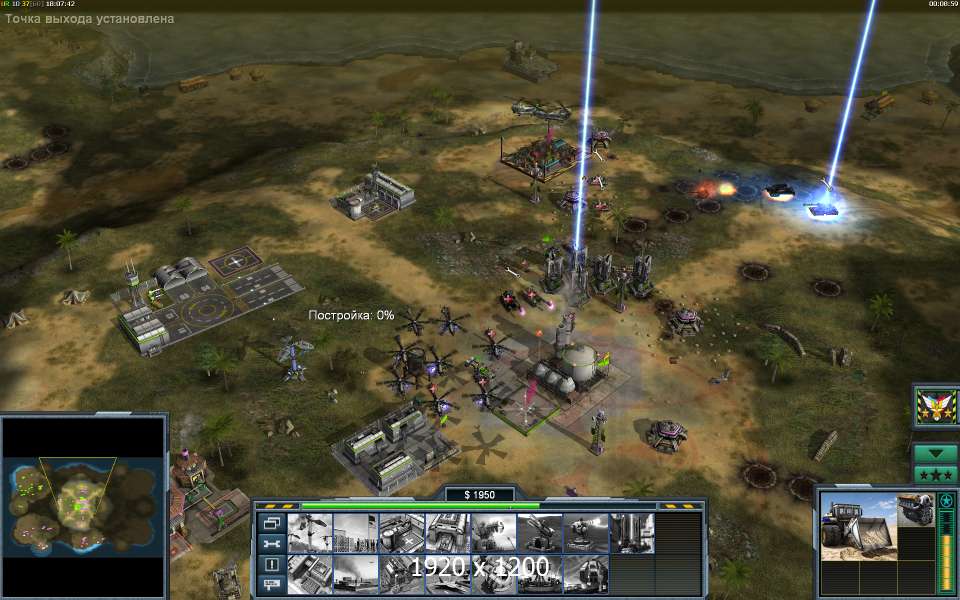The width and height of the screenshot is (960, 600).
Task: Click the overlapping-rectangles button on command bar
Action: (271, 523)
